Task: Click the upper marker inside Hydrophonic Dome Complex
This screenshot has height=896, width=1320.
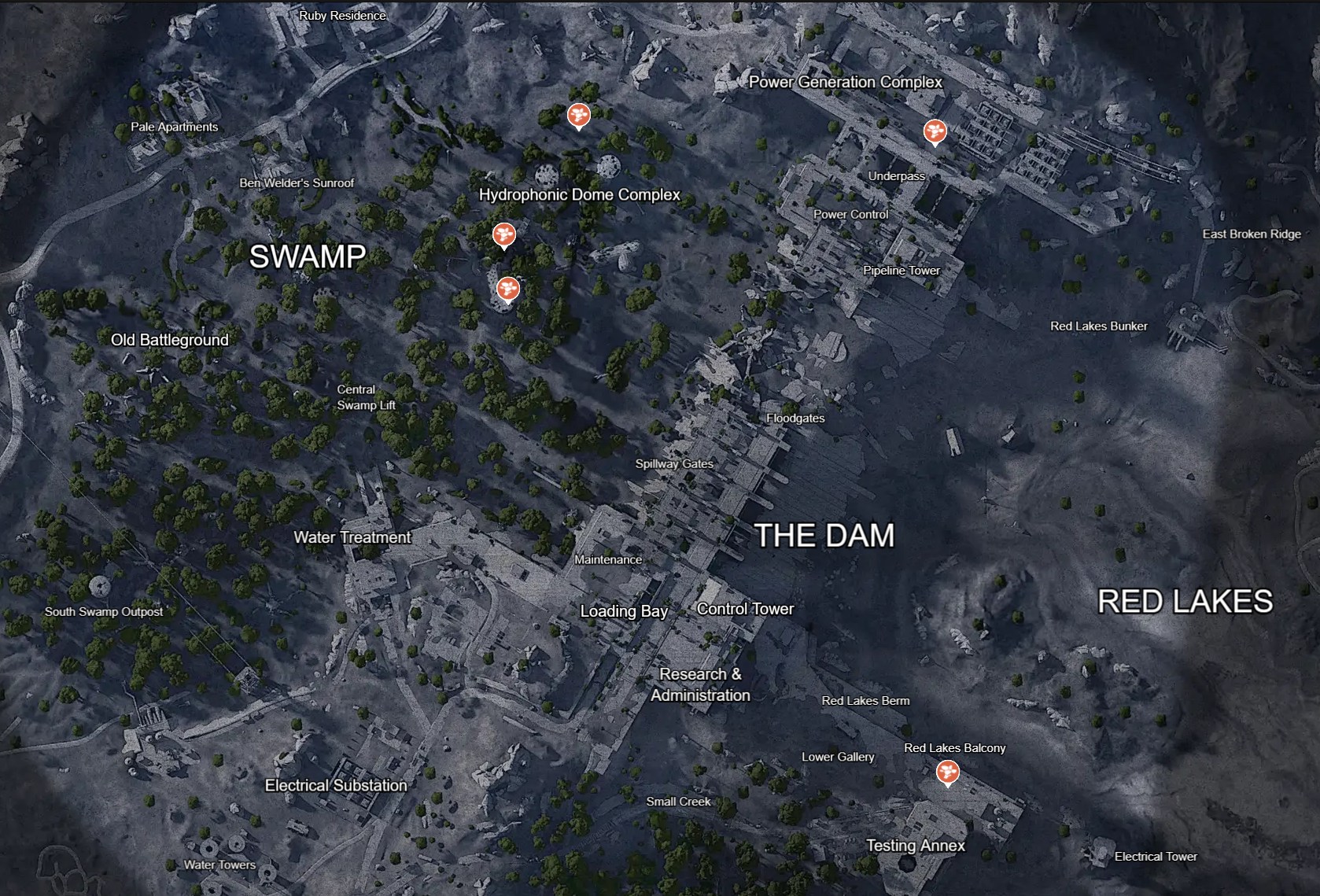Action: [x=504, y=234]
